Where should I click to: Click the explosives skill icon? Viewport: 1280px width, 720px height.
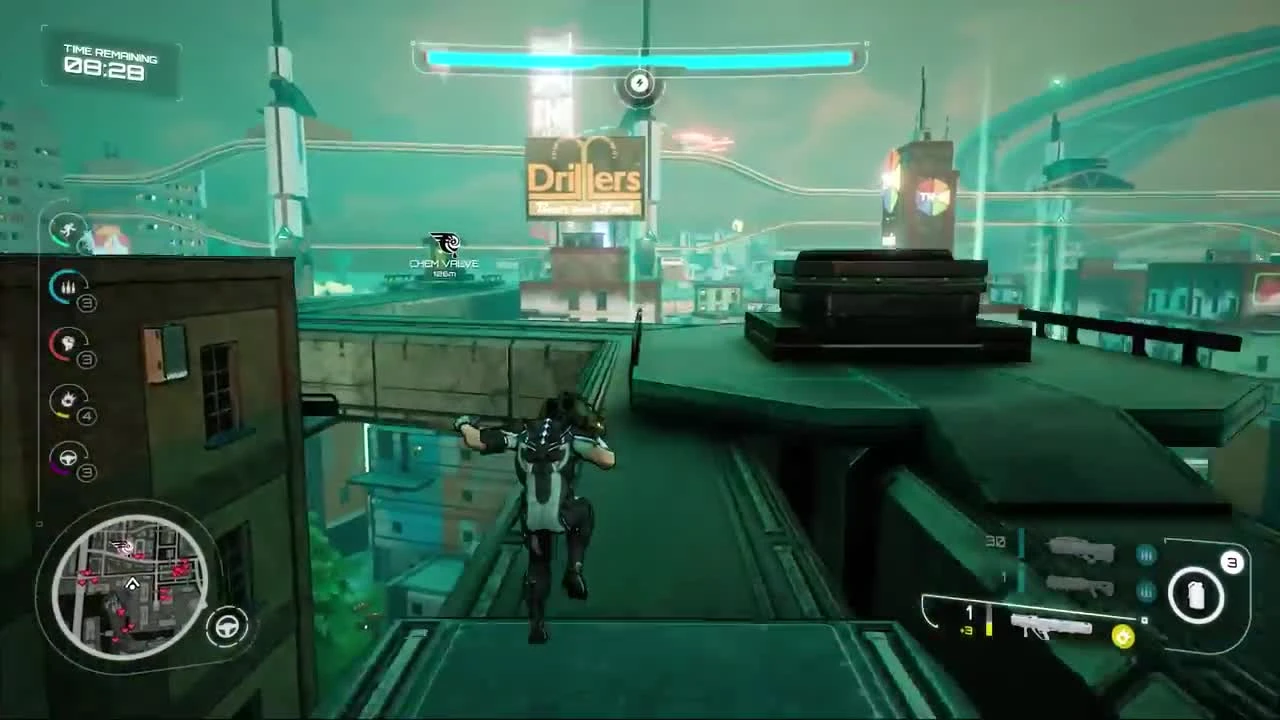[67, 400]
